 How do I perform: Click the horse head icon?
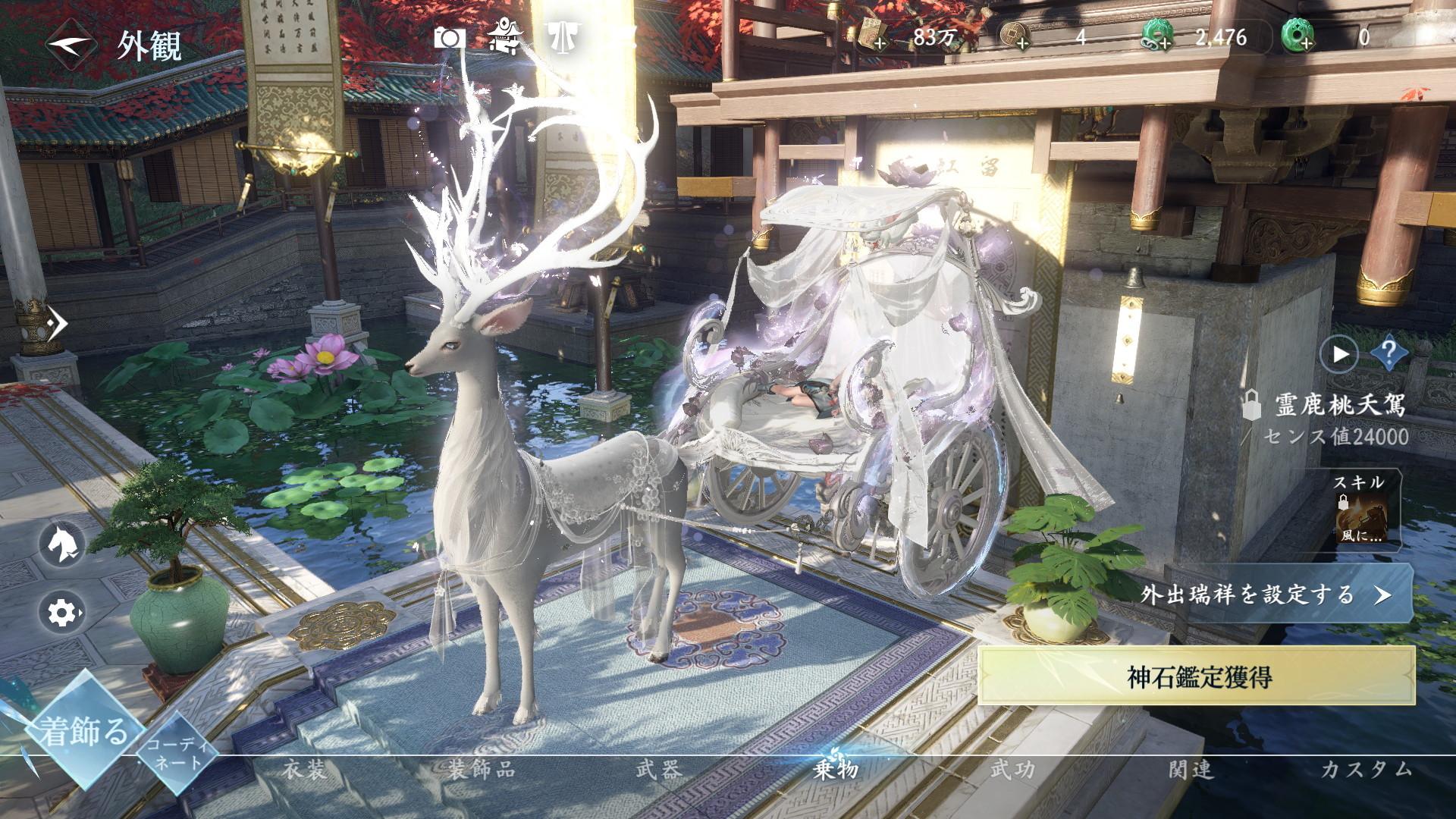pos(61,544)
